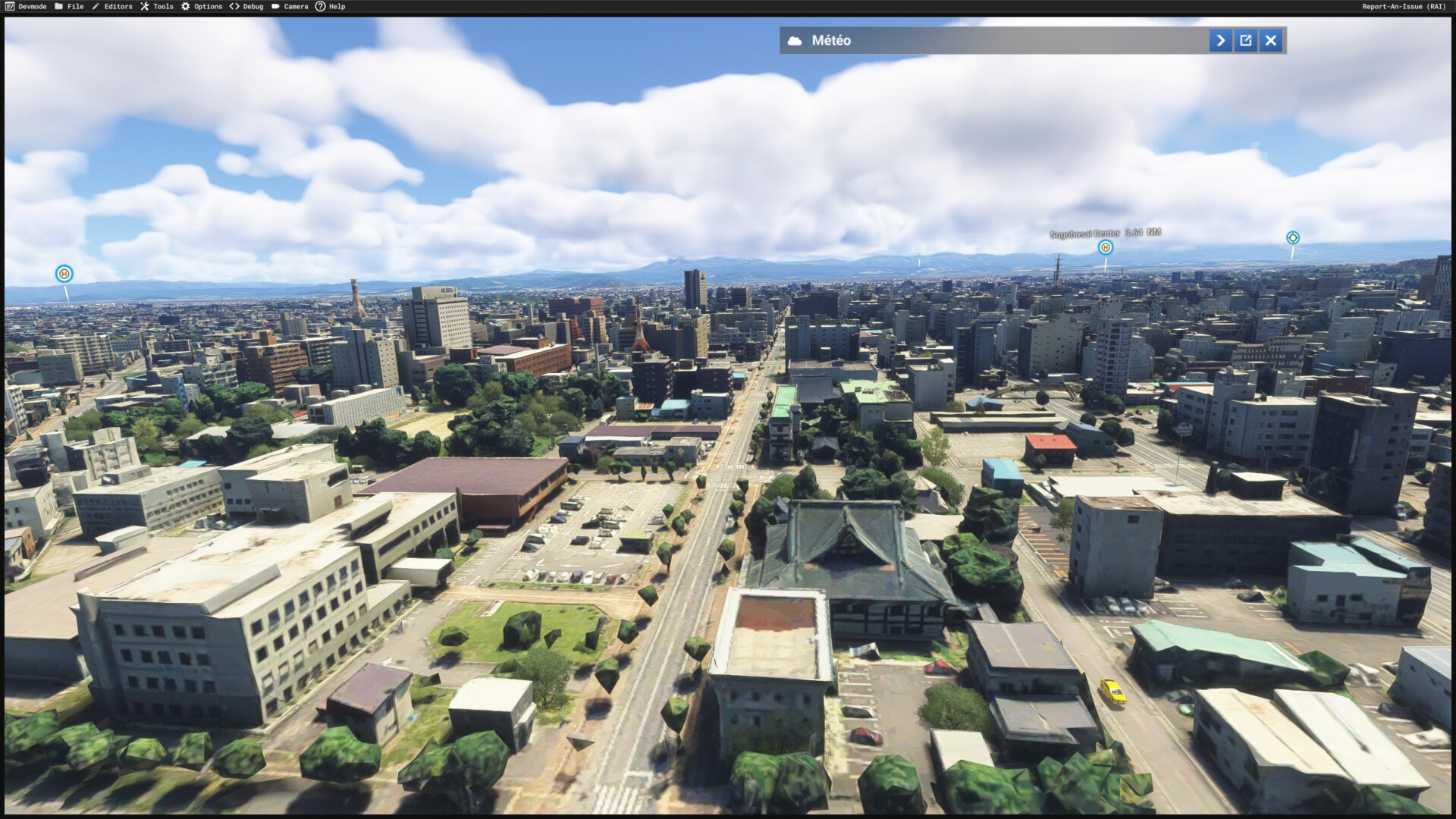Viewport: 1456px width, 819px height.
Task: Open the Options menu
Action: click(x=202, y=7)
